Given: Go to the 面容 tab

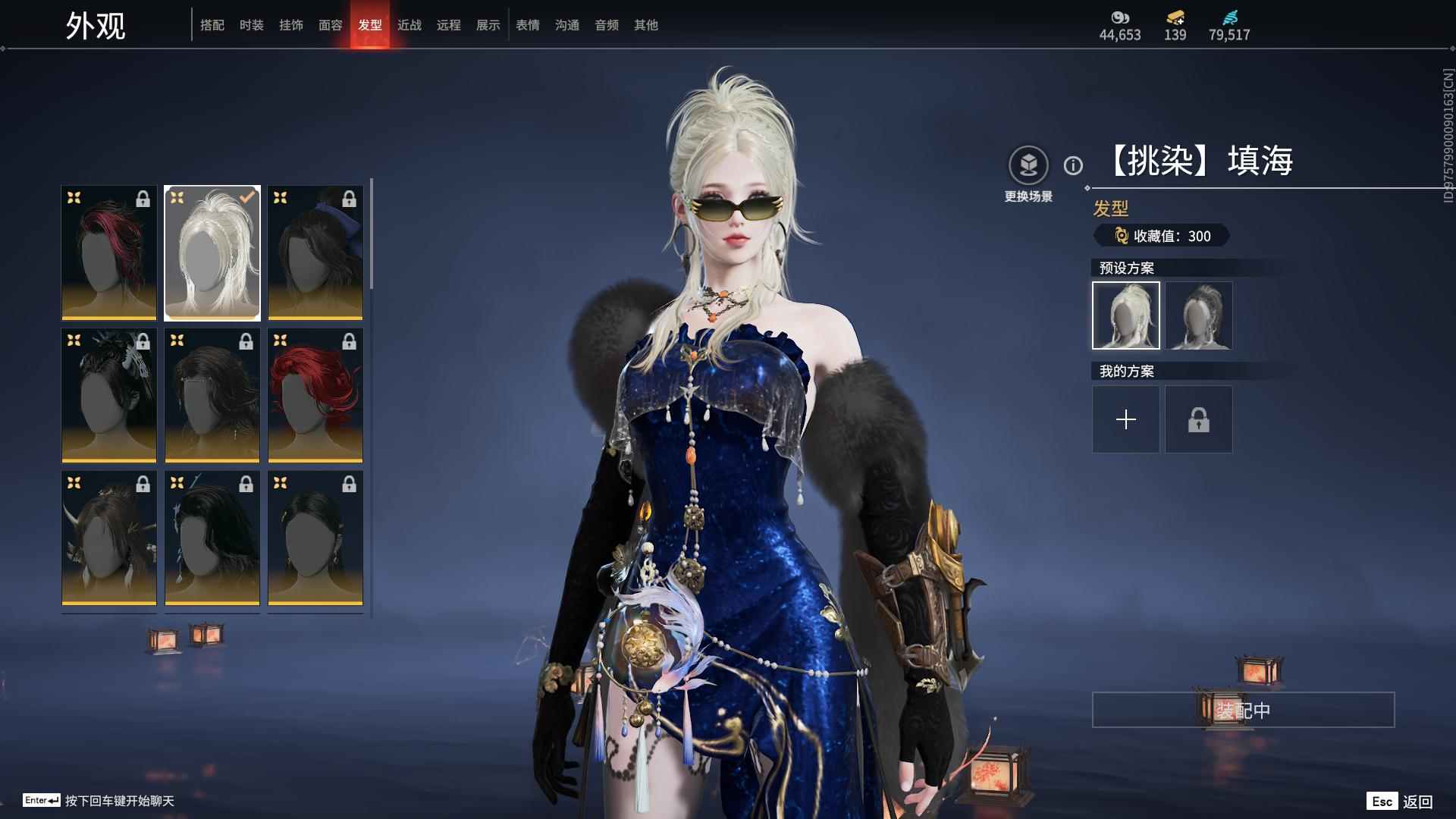Looking at the screenshot, I should click(x=331, y=25).
